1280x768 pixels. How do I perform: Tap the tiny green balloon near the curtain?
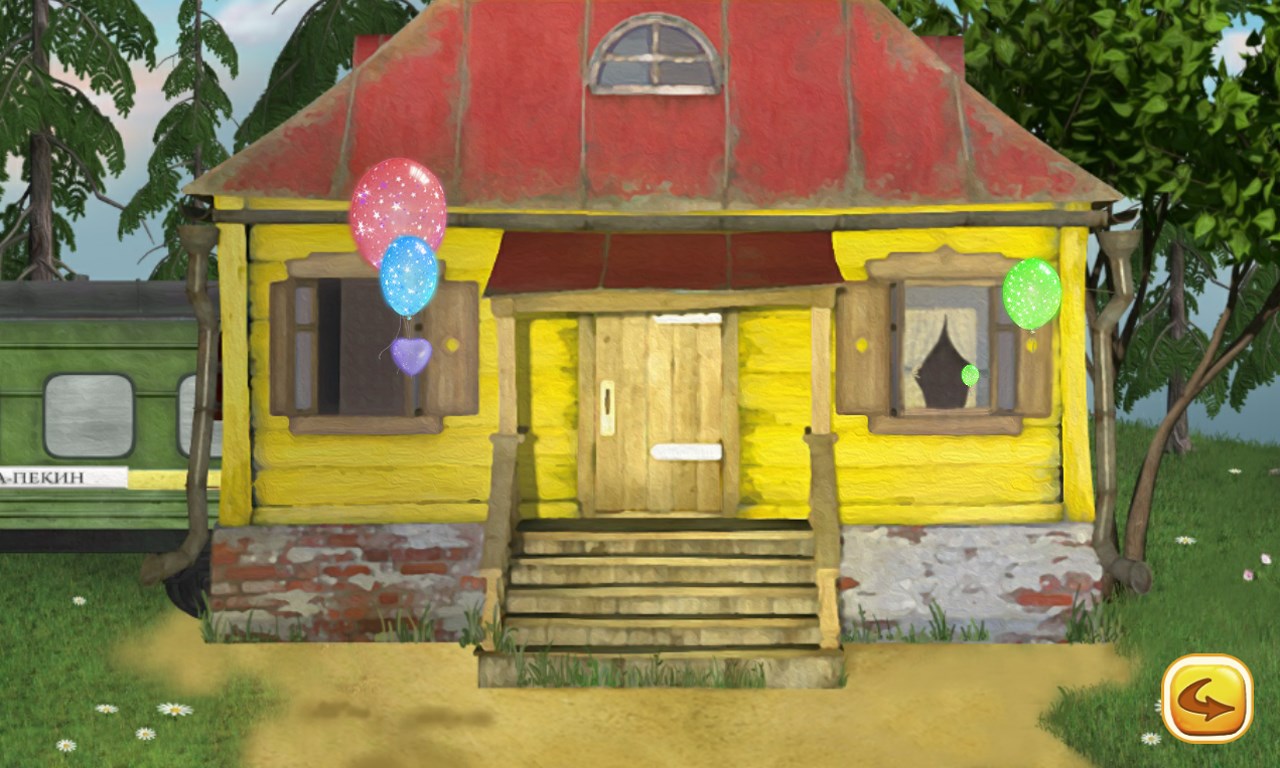coord(968,375)
